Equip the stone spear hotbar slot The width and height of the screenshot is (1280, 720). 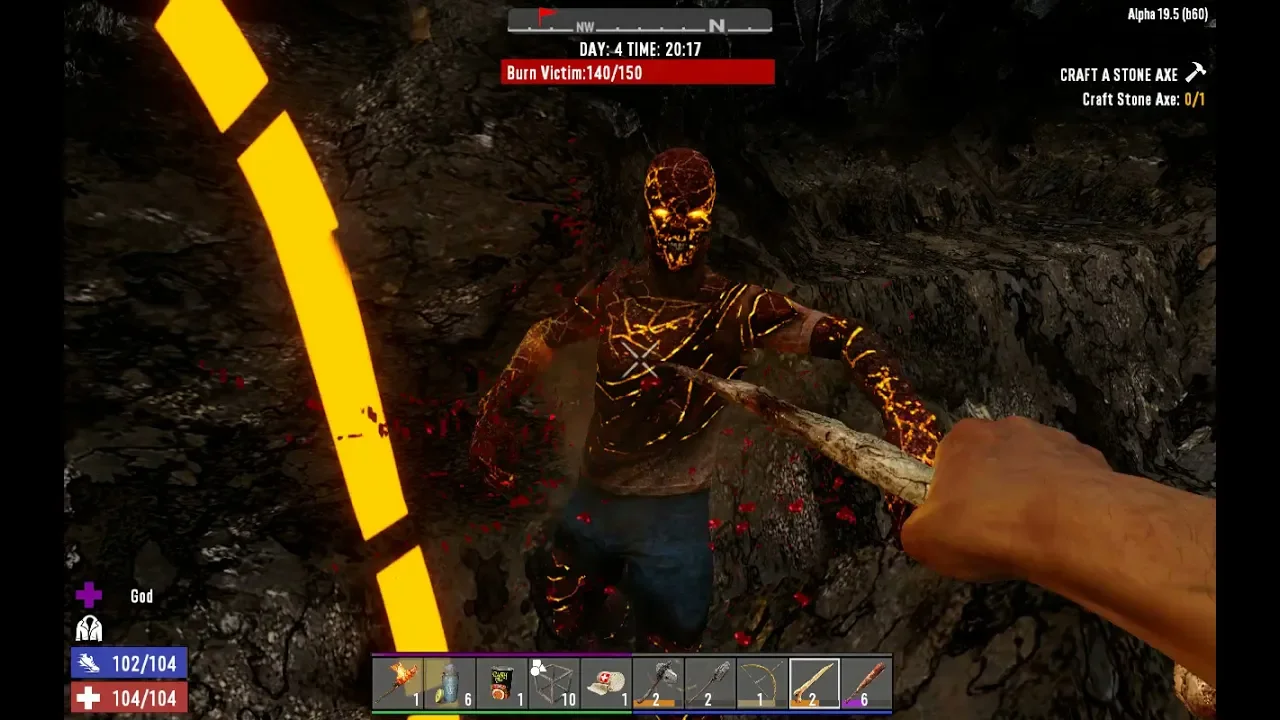click(x=710, y=684)
